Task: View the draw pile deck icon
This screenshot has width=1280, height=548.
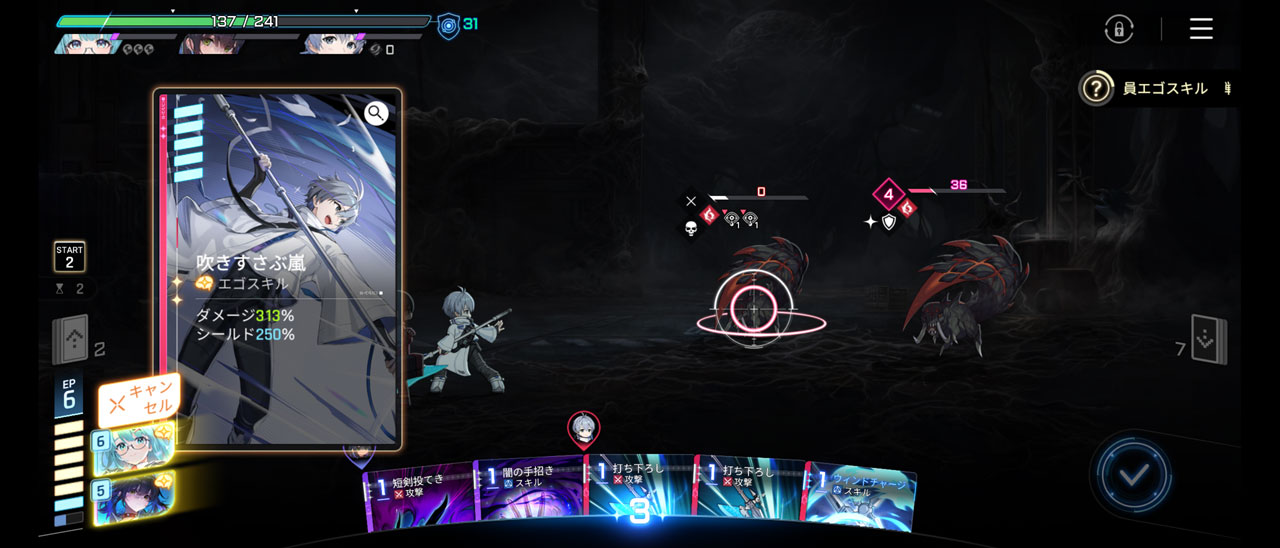Action: [x=70, y=340]
